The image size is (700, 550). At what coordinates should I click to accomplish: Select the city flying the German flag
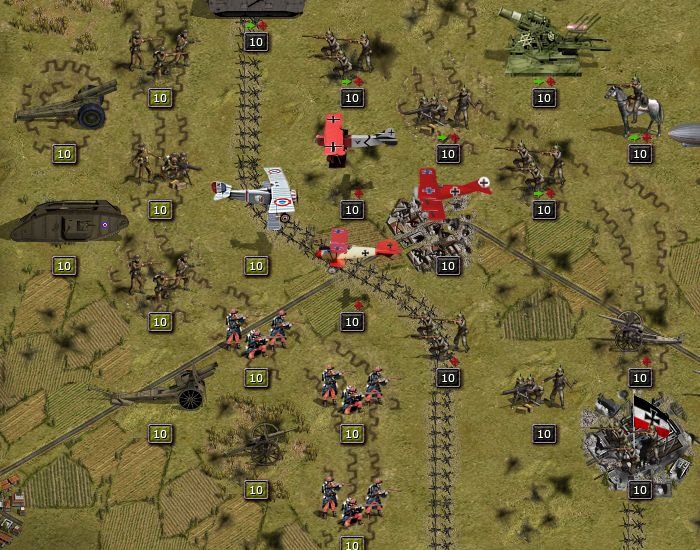(640, 438)
